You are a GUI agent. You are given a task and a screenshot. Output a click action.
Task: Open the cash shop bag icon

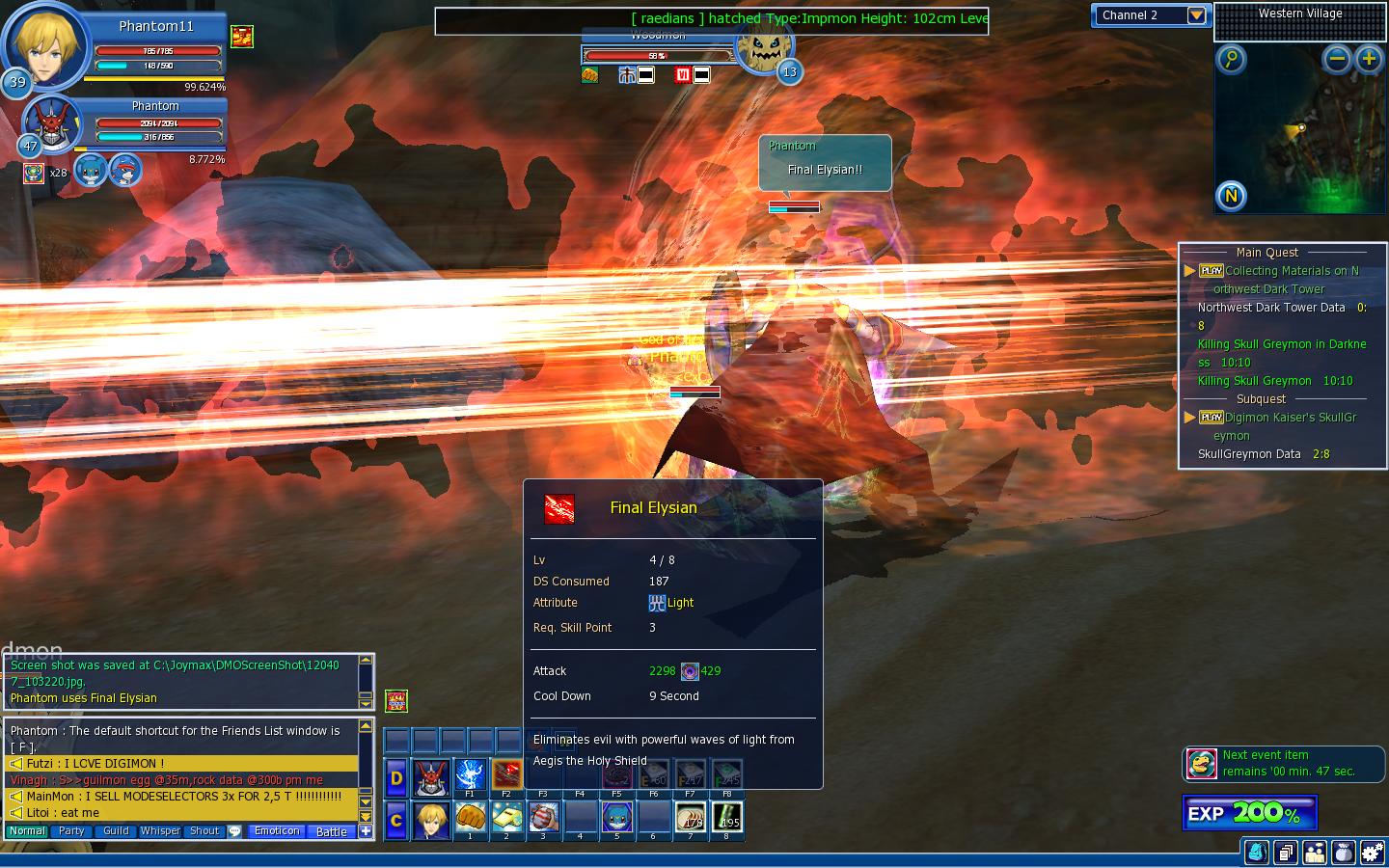tap(1343, 852)
